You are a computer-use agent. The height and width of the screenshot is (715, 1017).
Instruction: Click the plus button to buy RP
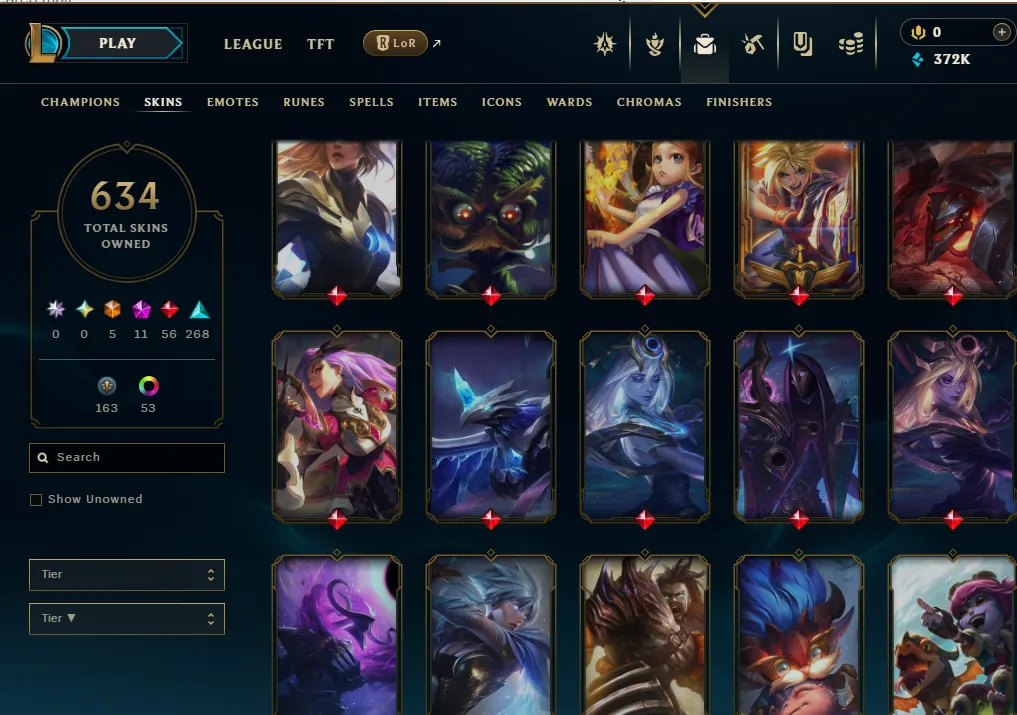pyautogui.click(x=1001, y=32)
